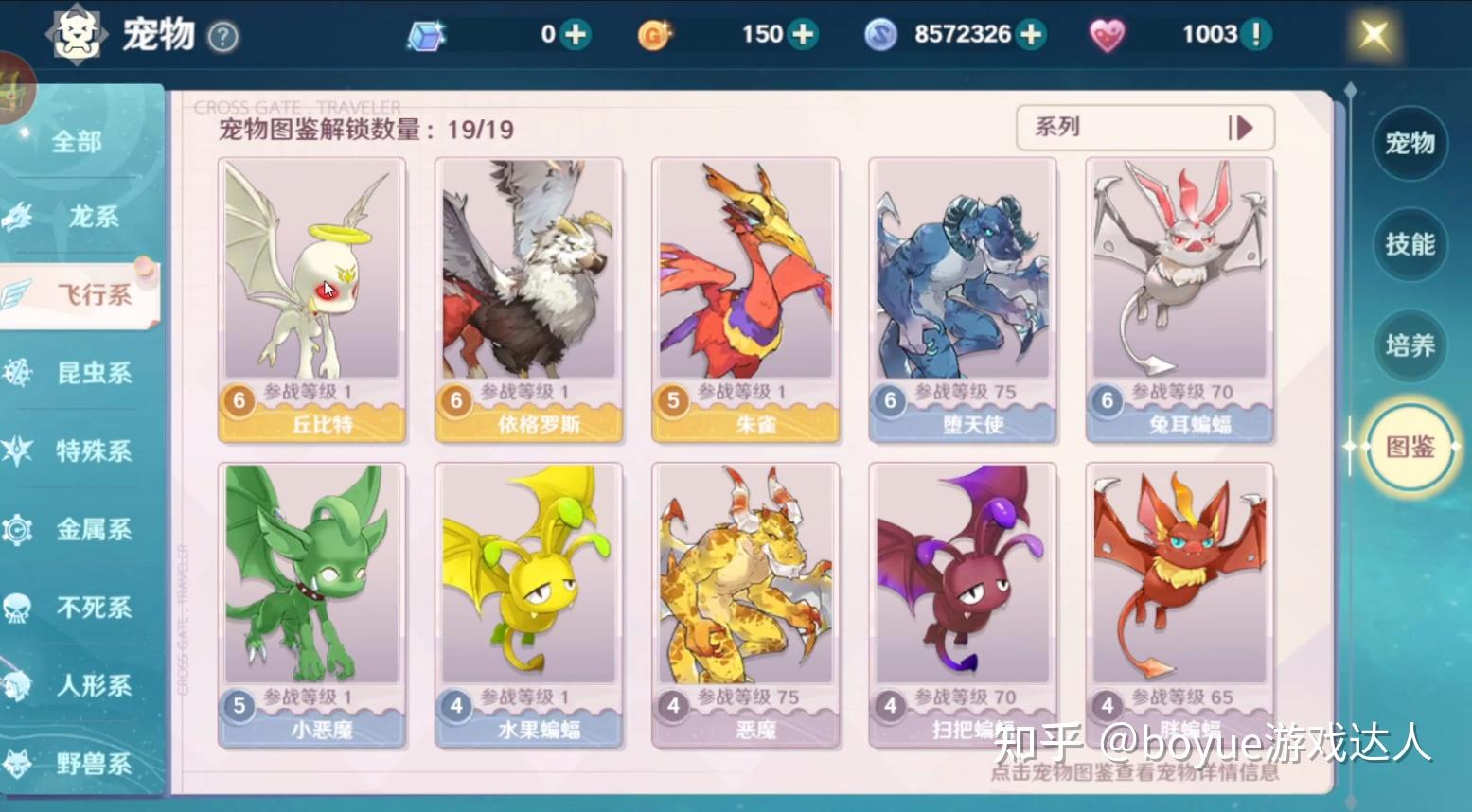Switch to the 培养 training tab
This screenshot has width=1472, height=812.
(x=1410, y=345)
